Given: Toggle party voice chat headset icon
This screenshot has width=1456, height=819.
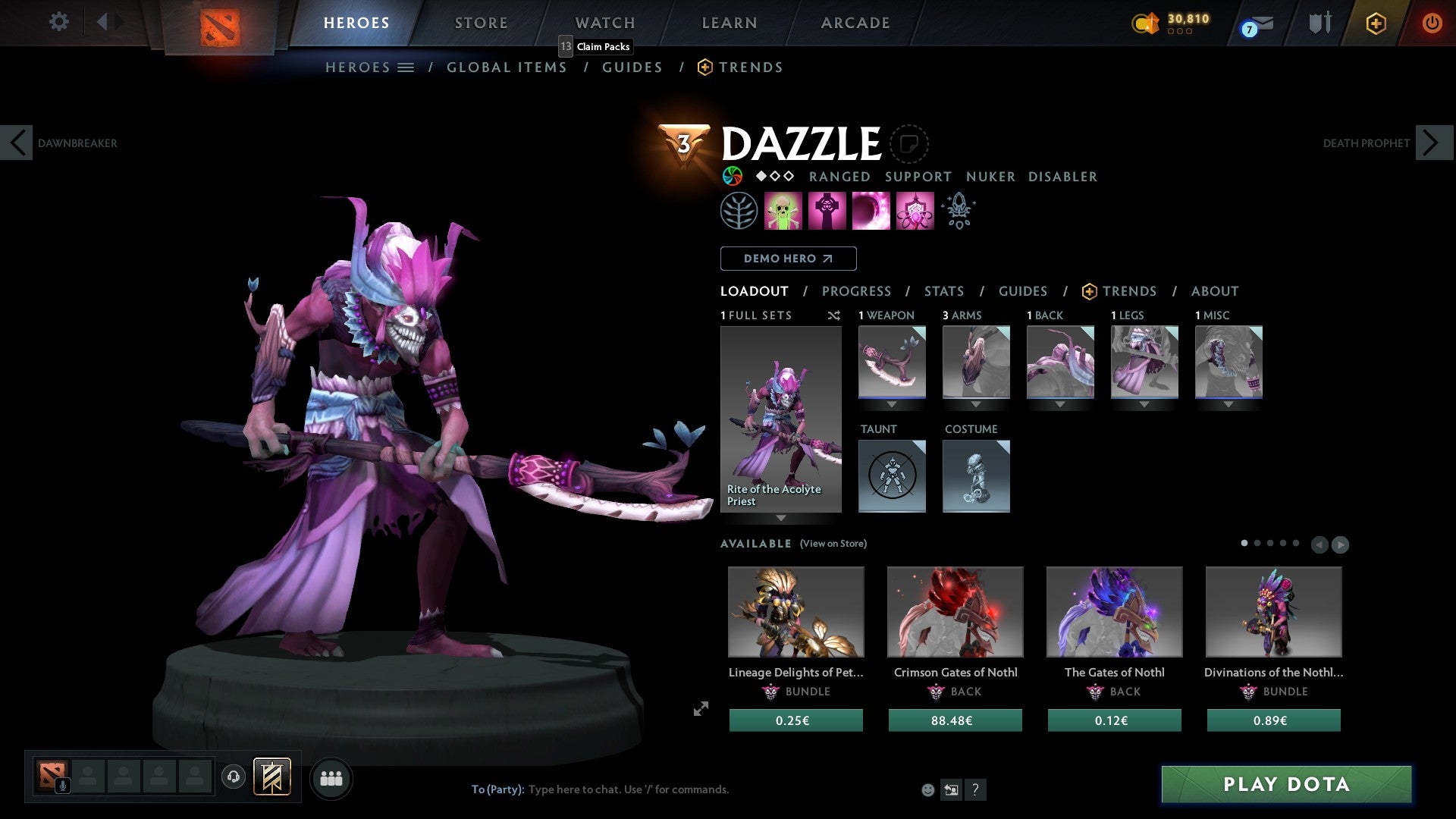Looking at the screenshot, I should click(234, 777).
